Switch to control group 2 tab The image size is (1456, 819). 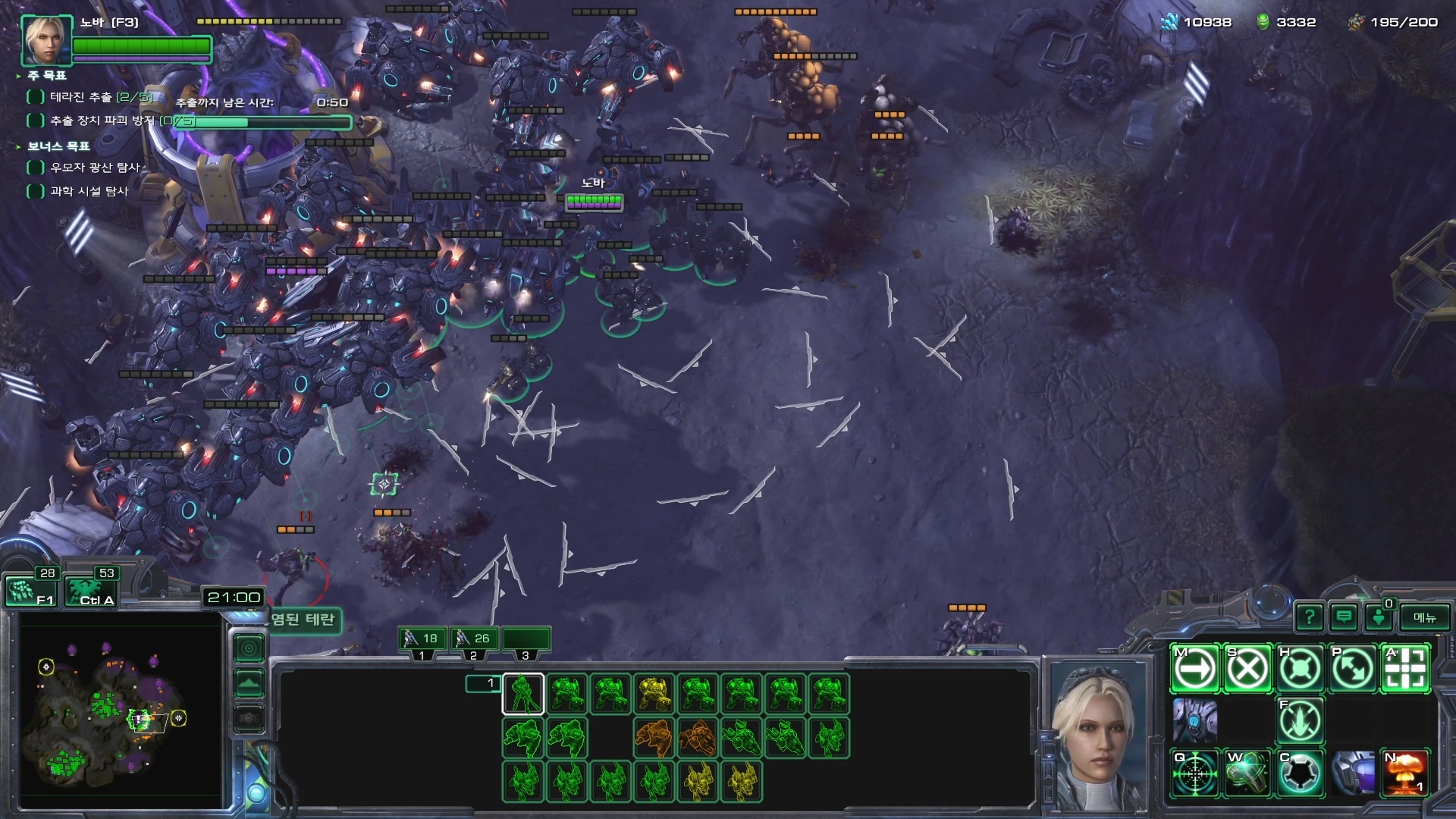474,641
